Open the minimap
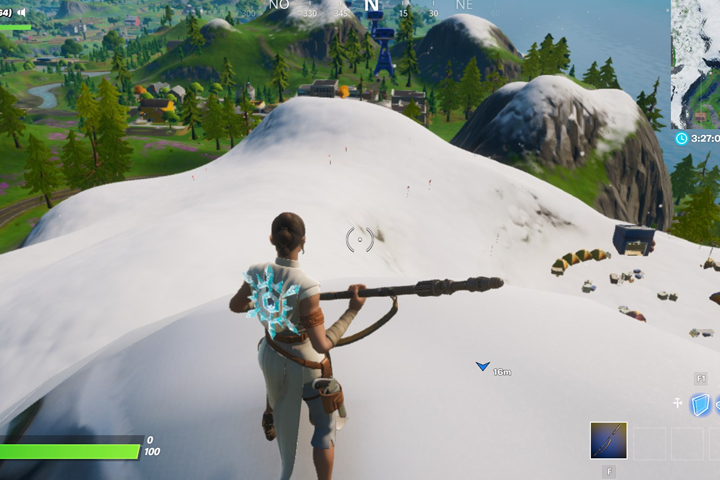 click(695, 62)
